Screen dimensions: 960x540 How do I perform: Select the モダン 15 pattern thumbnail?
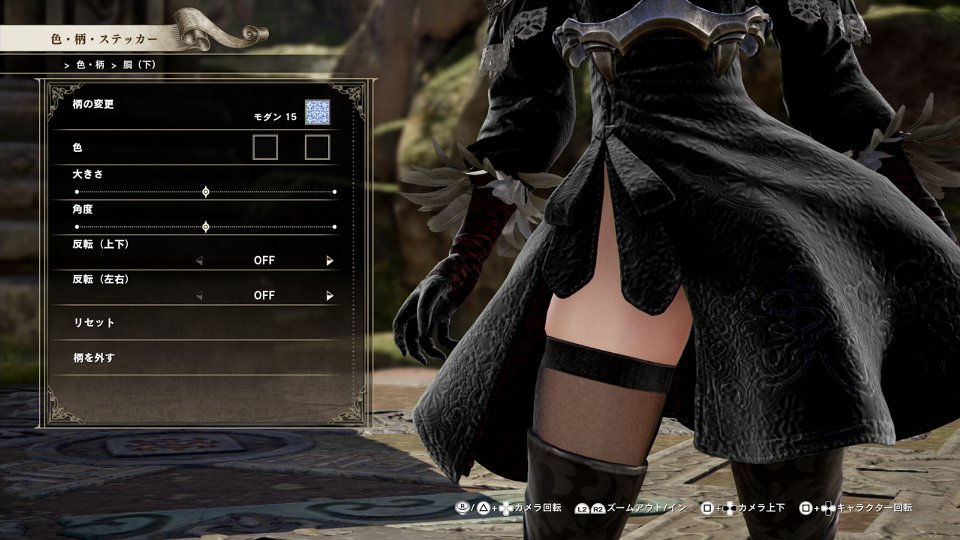pos(317,114)
